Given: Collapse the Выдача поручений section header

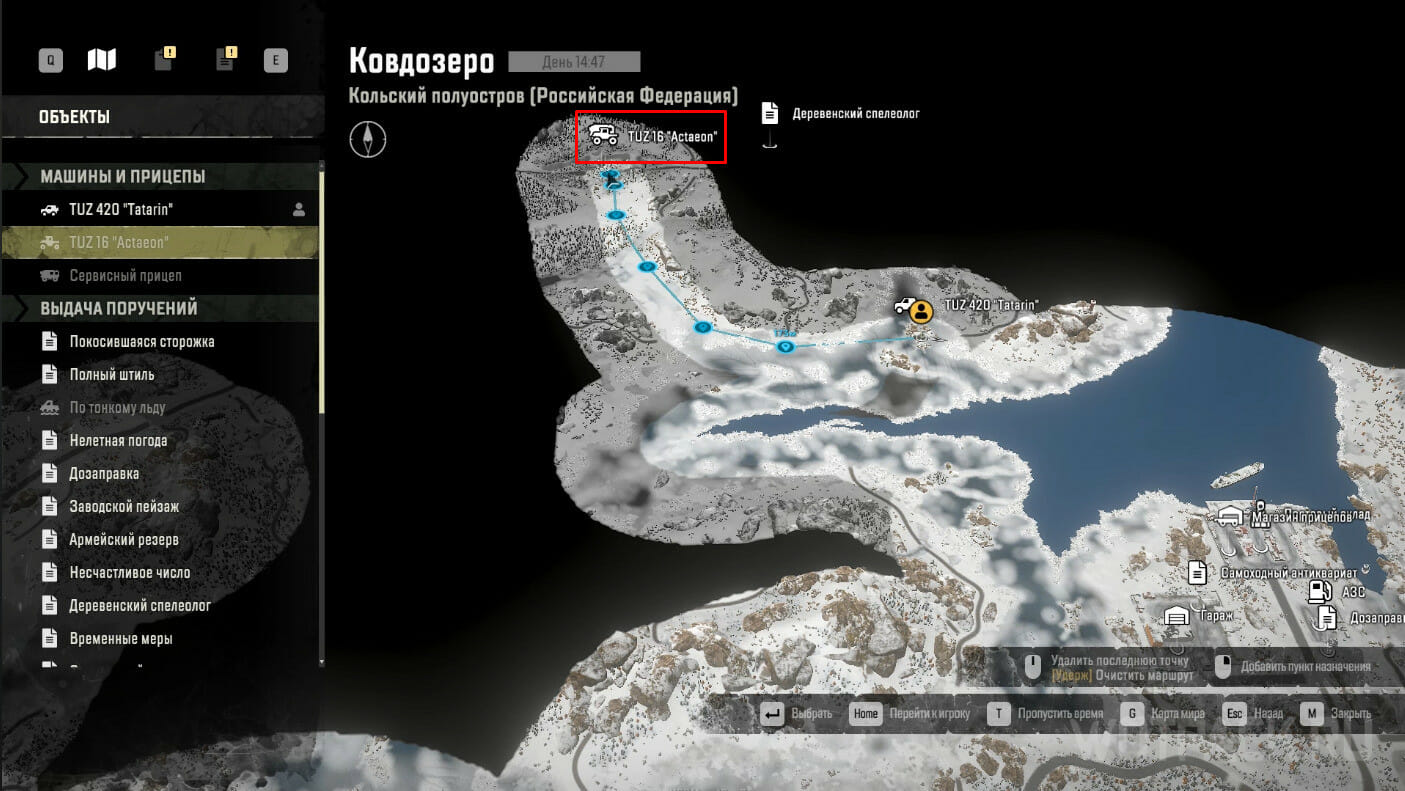Looking at the screenshot, I should (118, 308).
